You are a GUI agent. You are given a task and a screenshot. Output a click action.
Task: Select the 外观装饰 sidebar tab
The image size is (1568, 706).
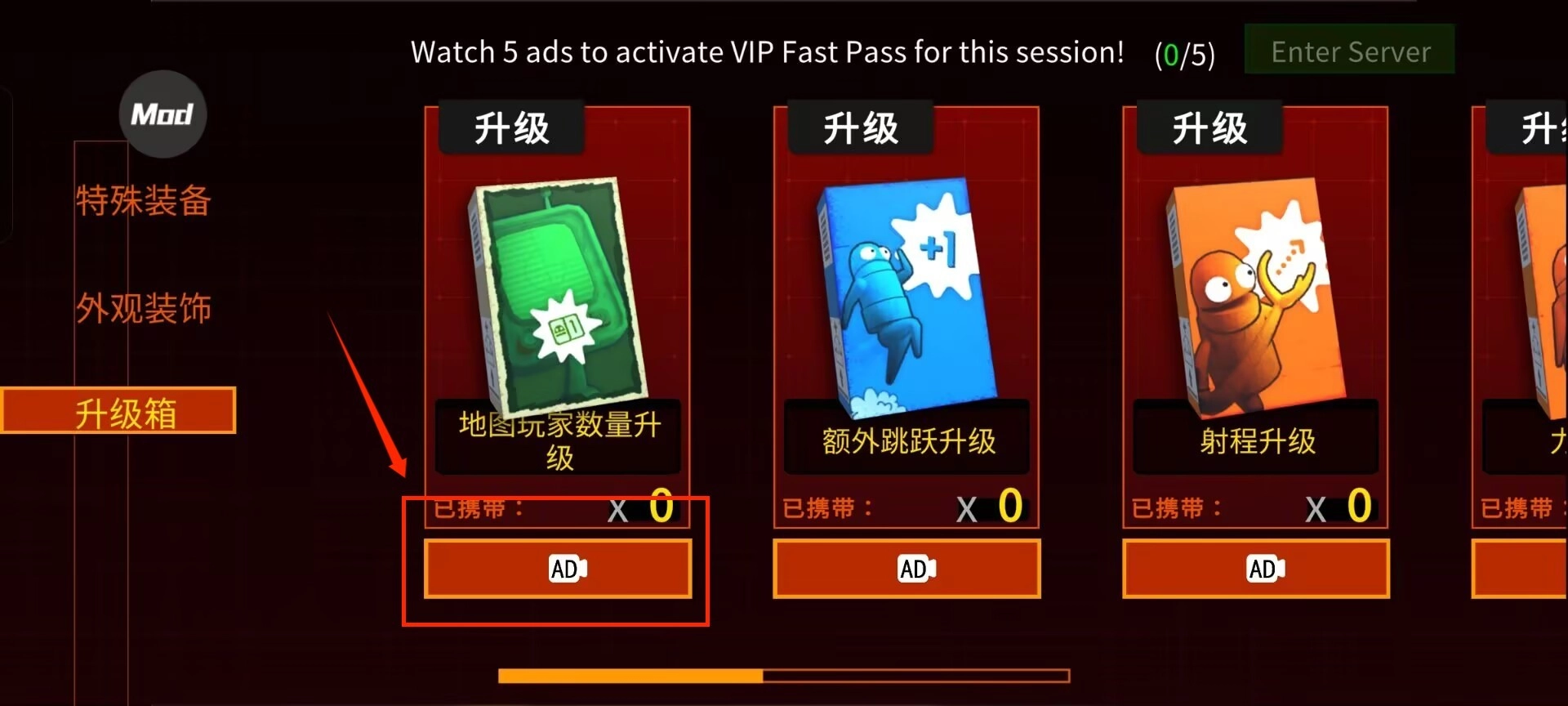point(145,309)
